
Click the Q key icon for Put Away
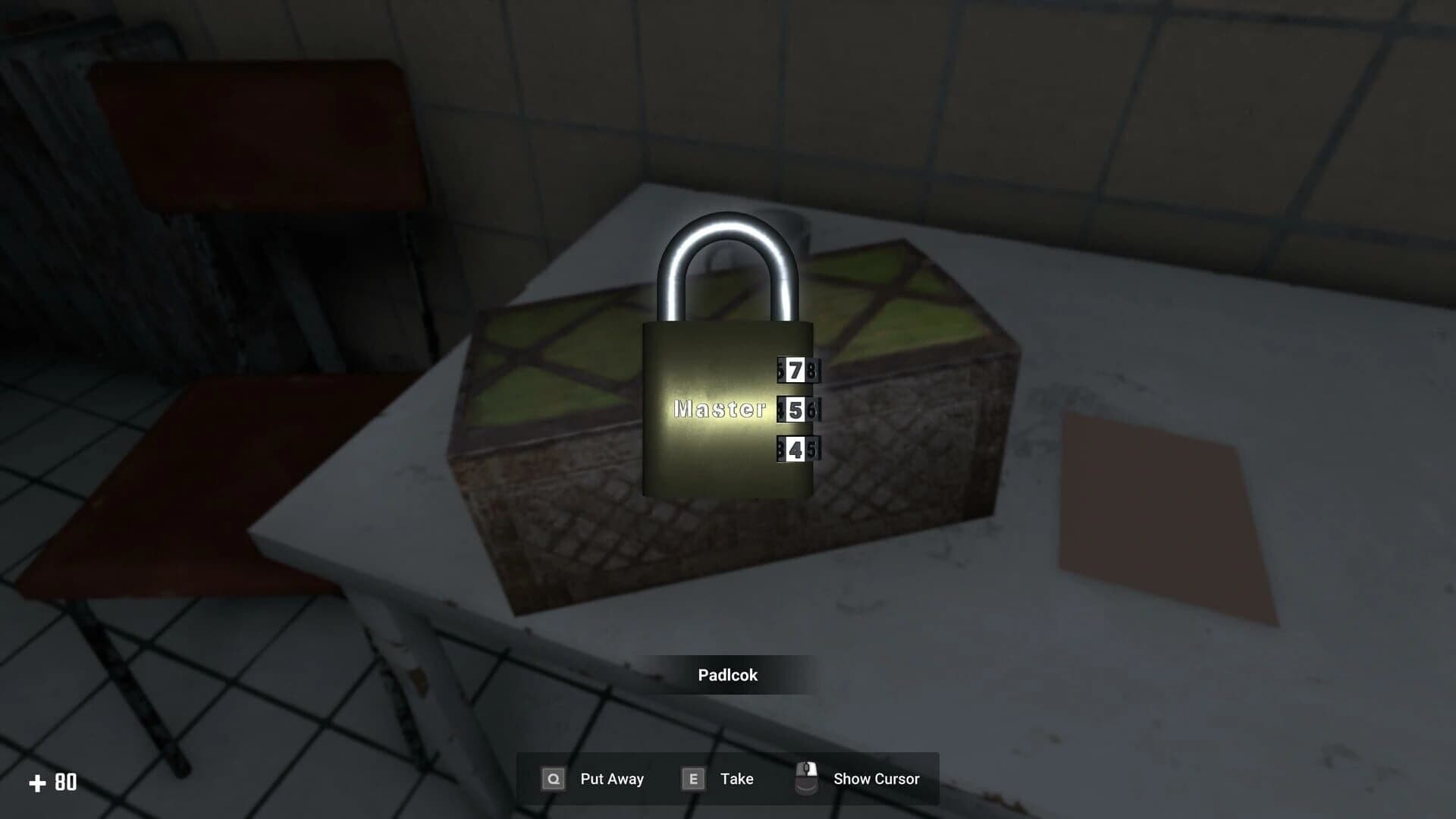(553, 779)
